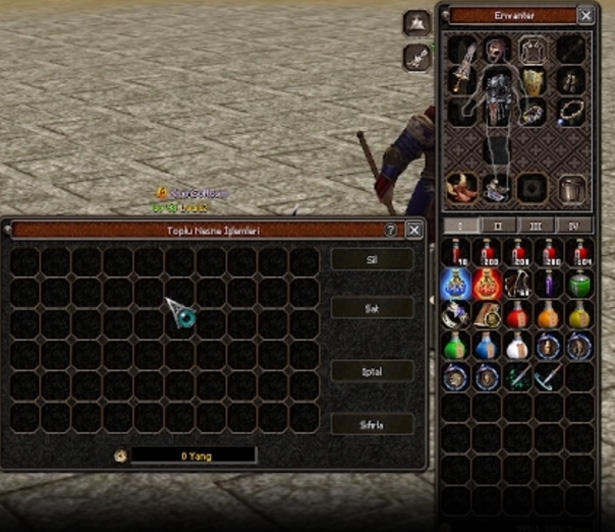This screenshot has width=615, height=532.
Task: Select the white potion flask
Action: click(517, 346)
